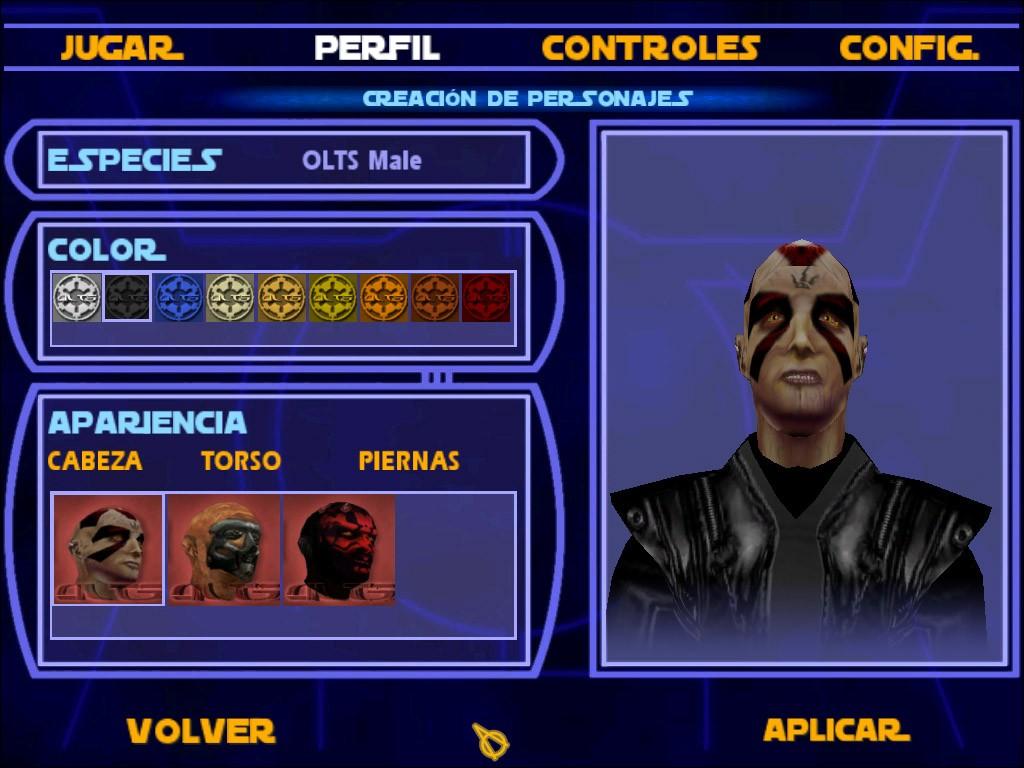This screenshot has width=1024, height=768.
Task: Go to the CONTROLES menu
Action: (650, 48)
